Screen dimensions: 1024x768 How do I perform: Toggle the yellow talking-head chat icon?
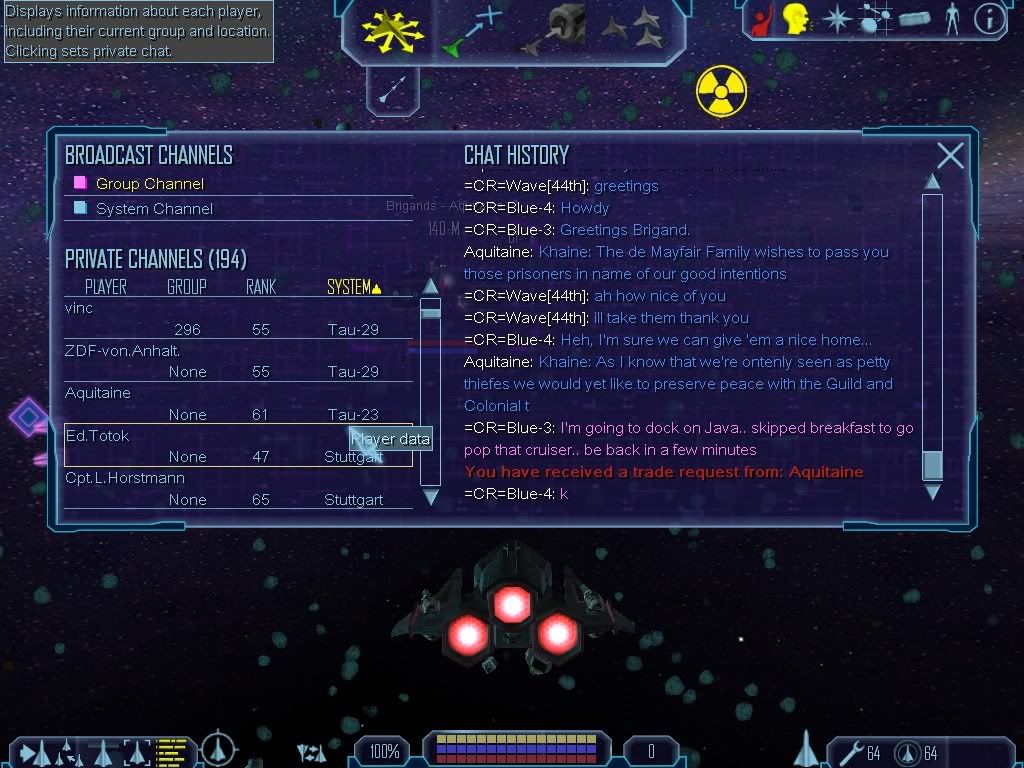[x=797, y=19]
